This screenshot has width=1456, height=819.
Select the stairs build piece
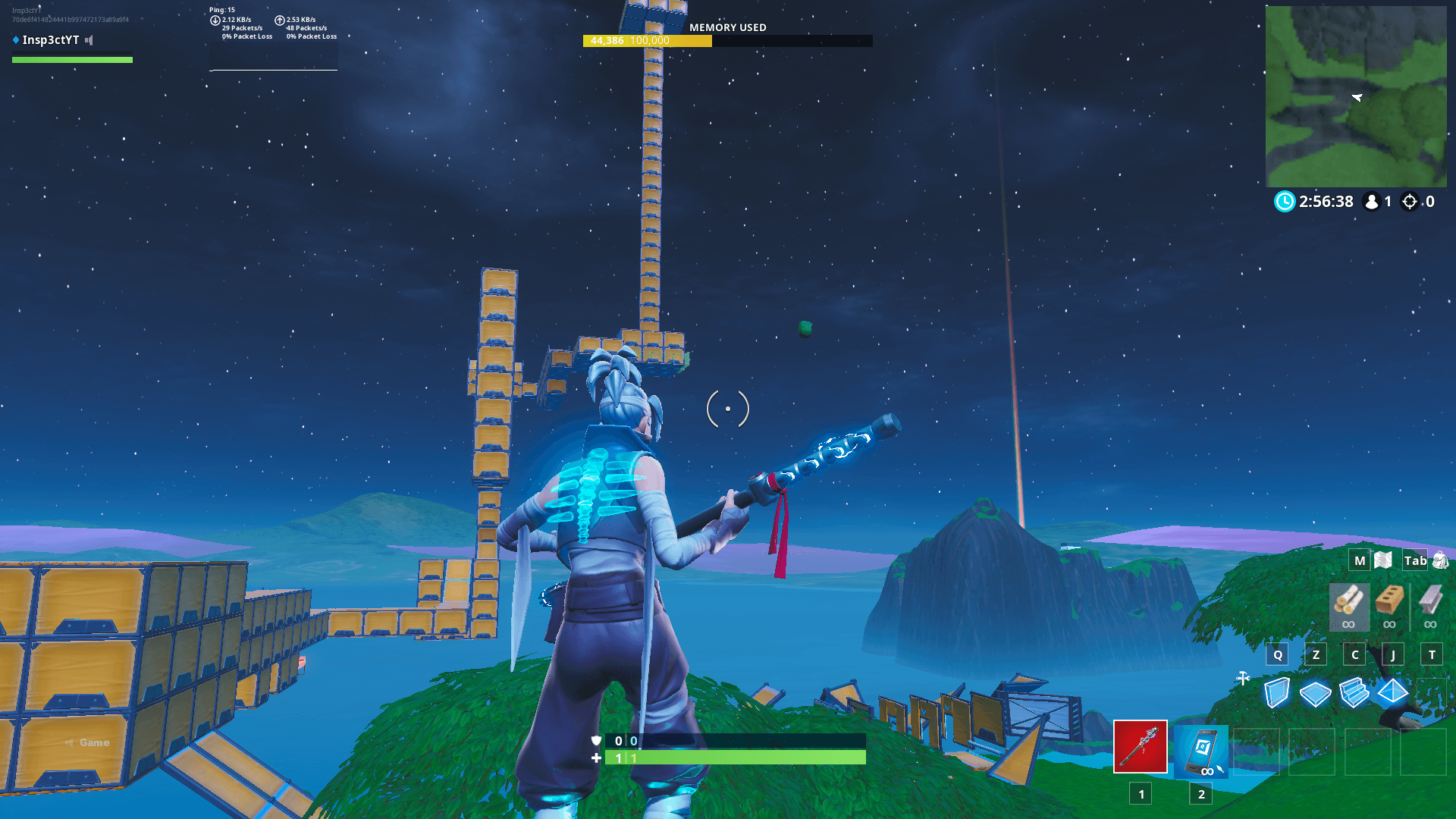tap(1354, 692)
